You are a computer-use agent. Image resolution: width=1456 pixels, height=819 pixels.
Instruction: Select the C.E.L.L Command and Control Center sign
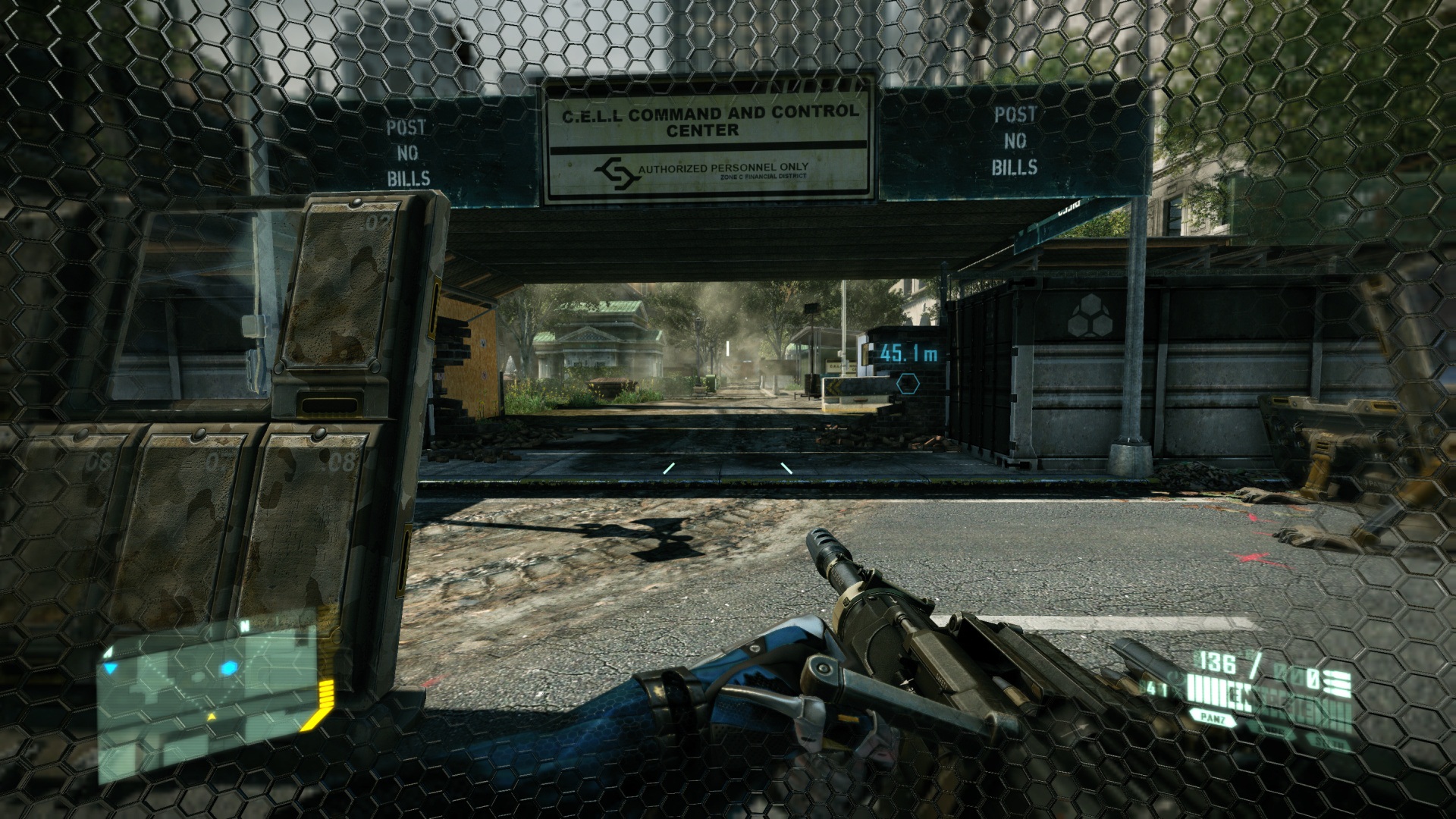click(x=707, y=123)
